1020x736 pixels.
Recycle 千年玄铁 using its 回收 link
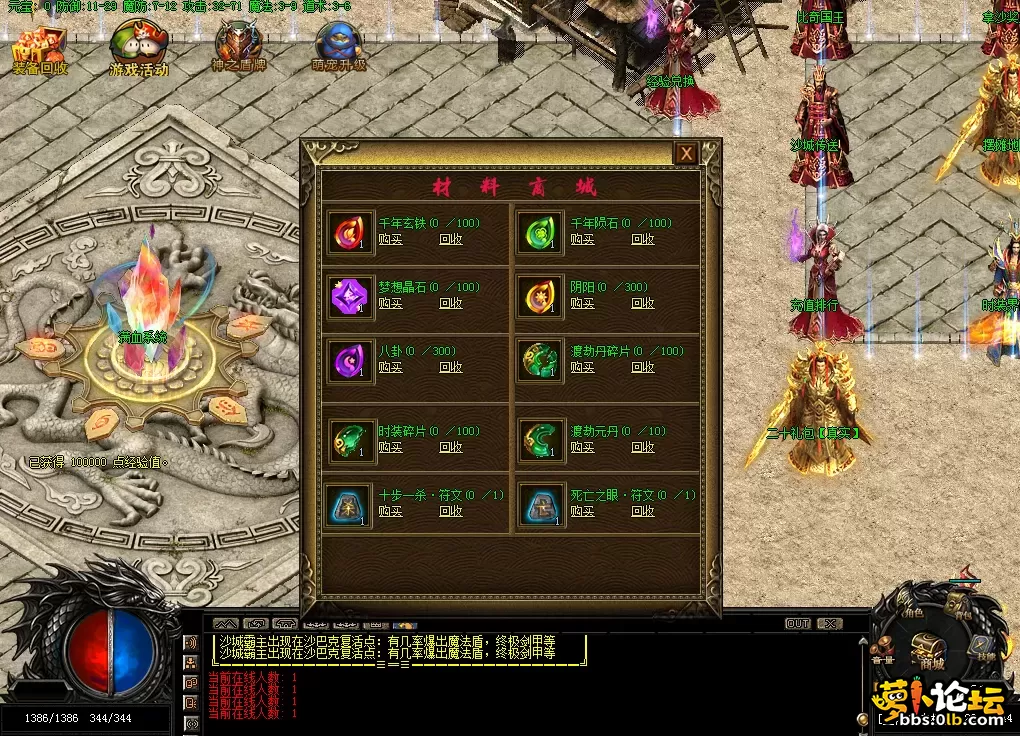tap(451, 239)
